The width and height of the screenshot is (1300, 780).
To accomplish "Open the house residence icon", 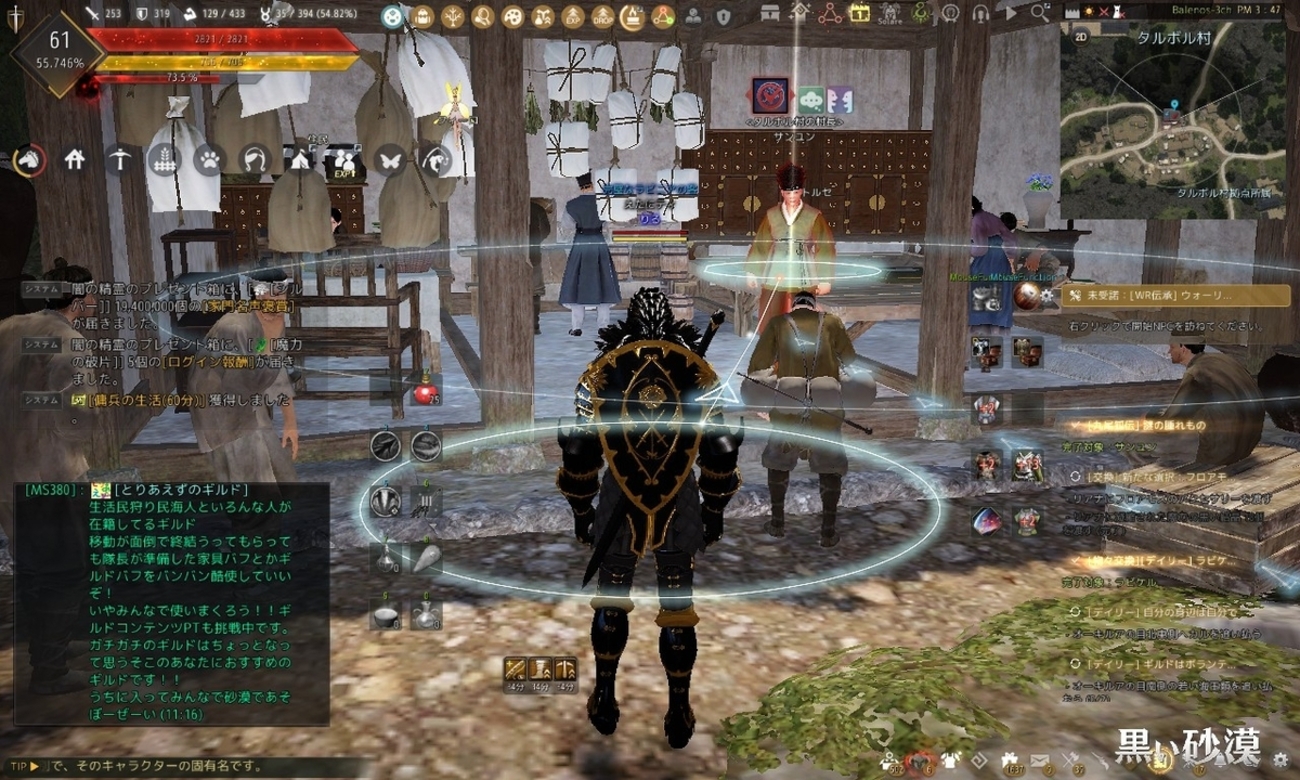I will click(x=75, y=159).
